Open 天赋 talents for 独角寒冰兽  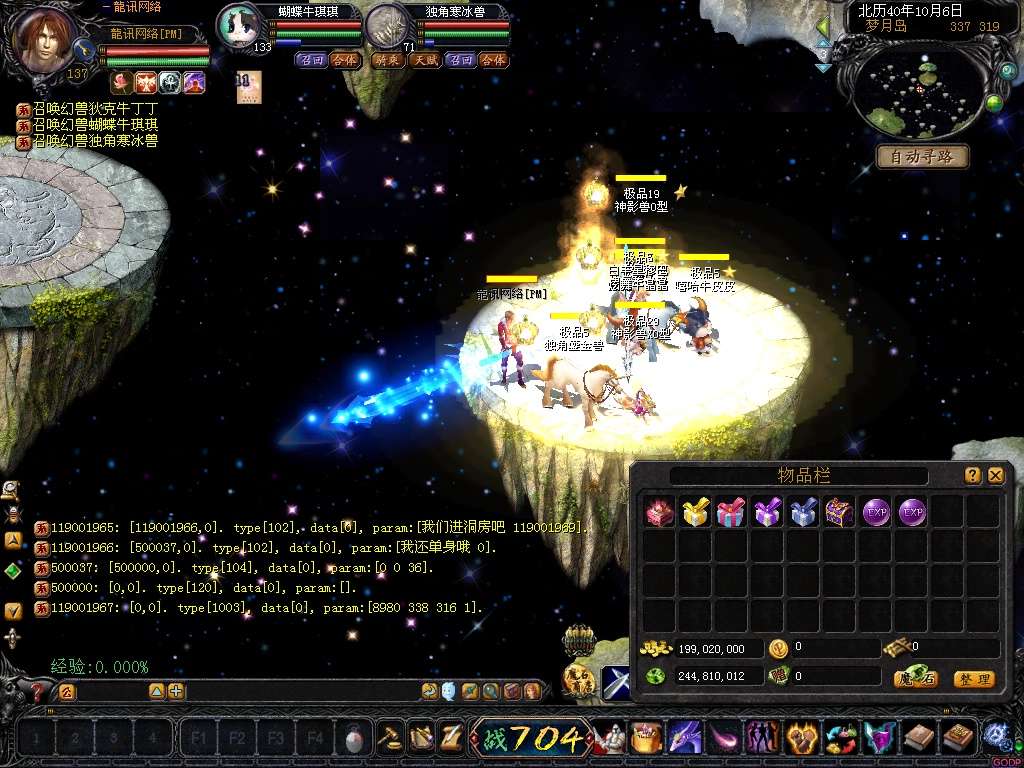pyautogui.click(x=424, y=60)
